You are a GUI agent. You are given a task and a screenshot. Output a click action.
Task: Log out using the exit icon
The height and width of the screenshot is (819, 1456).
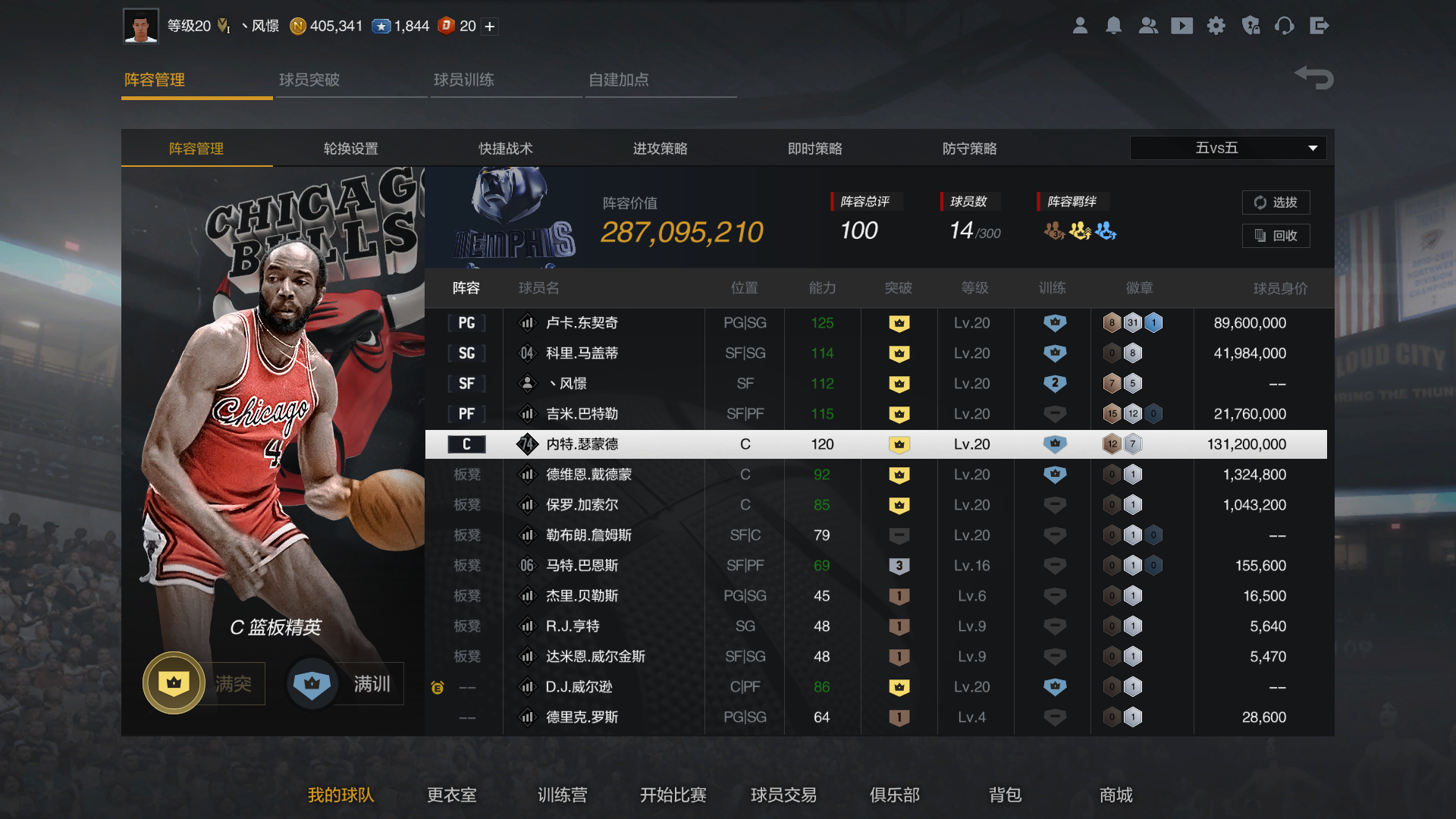coord(1319,25)
